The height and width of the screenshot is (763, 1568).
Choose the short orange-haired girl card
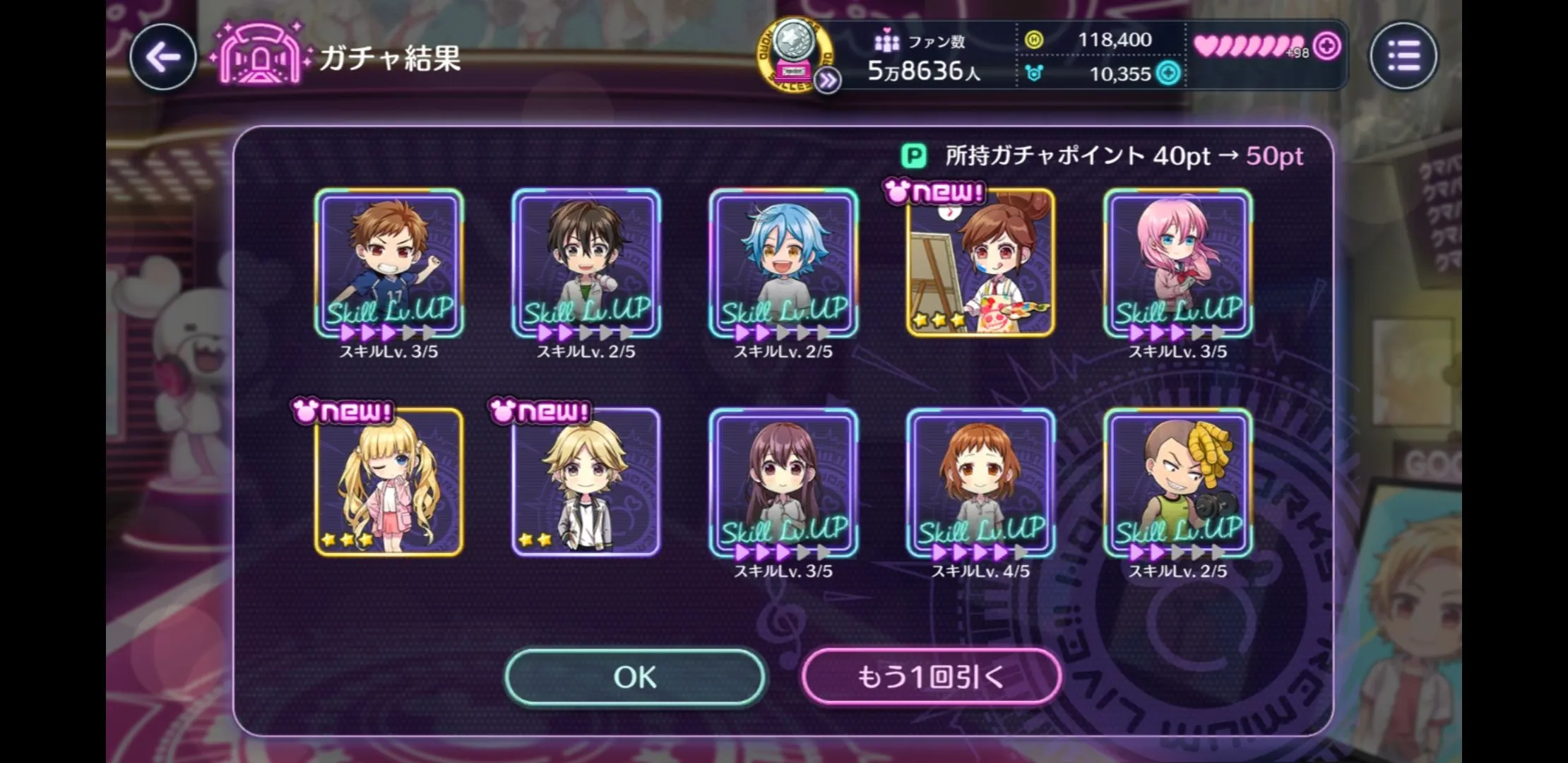(980, 483)
